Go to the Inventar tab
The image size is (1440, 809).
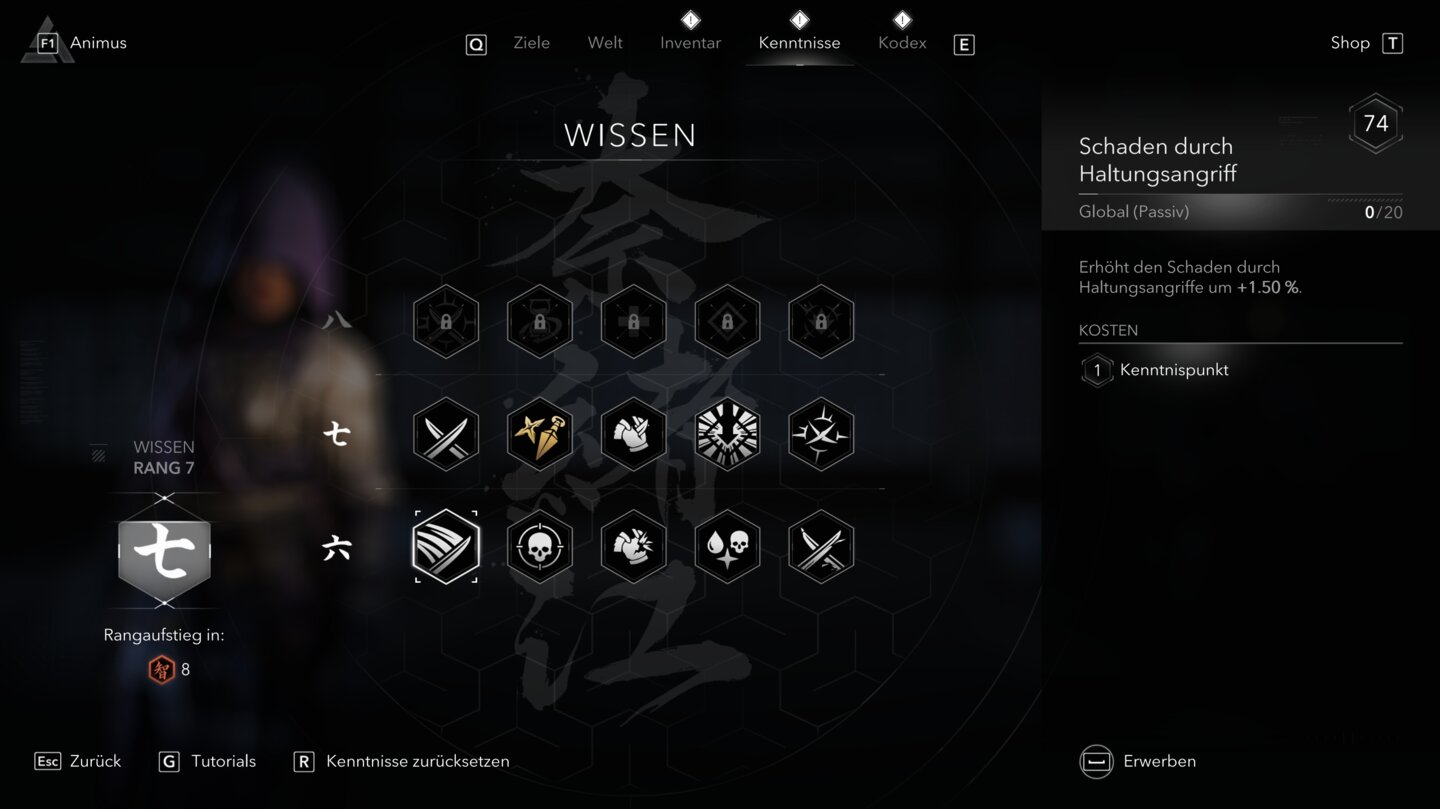pos(690,43)
